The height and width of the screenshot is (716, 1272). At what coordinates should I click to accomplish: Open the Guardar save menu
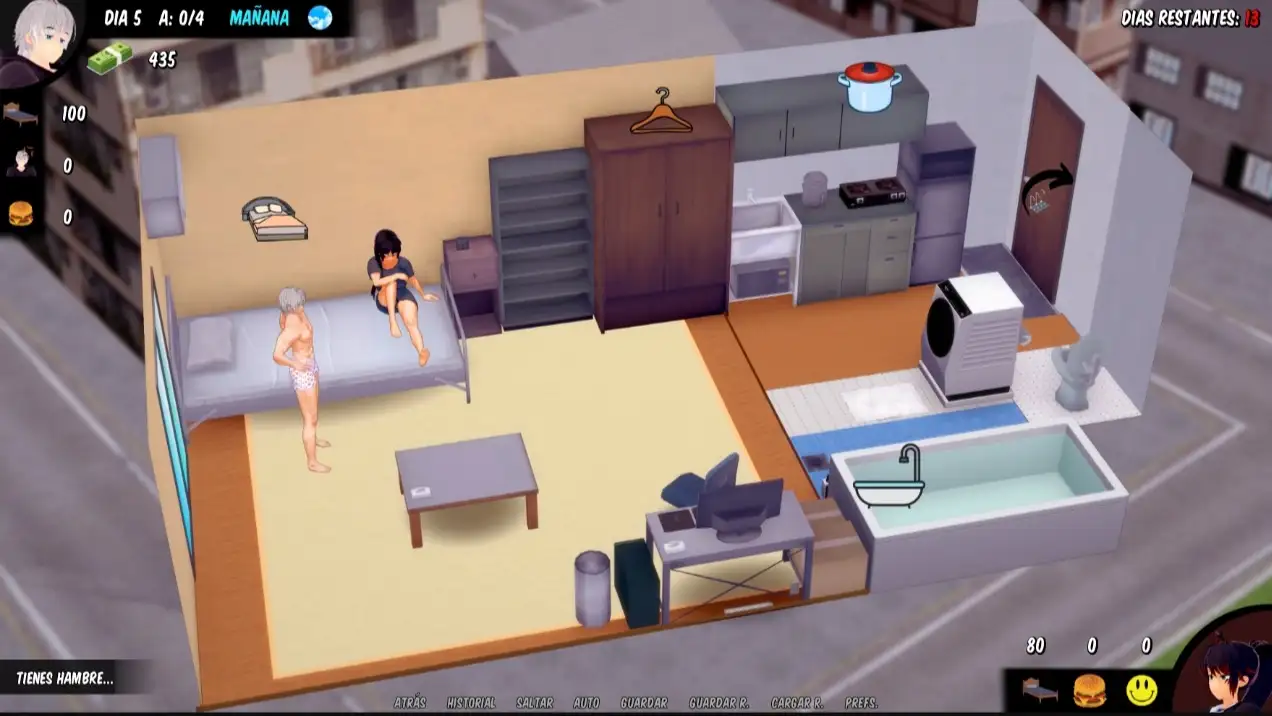click(x=644, y=703)
